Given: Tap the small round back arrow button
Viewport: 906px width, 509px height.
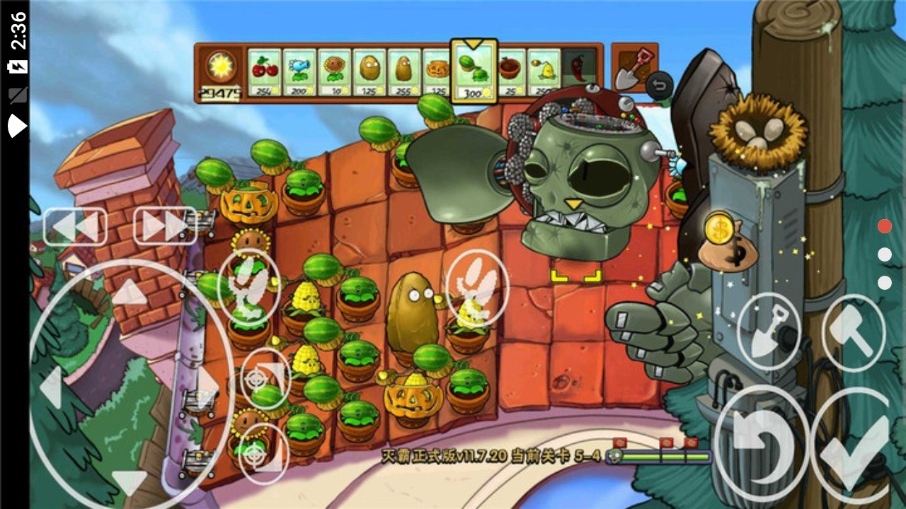Looking at the screenshot, I should pyautogui.click(x=657, y=86).
